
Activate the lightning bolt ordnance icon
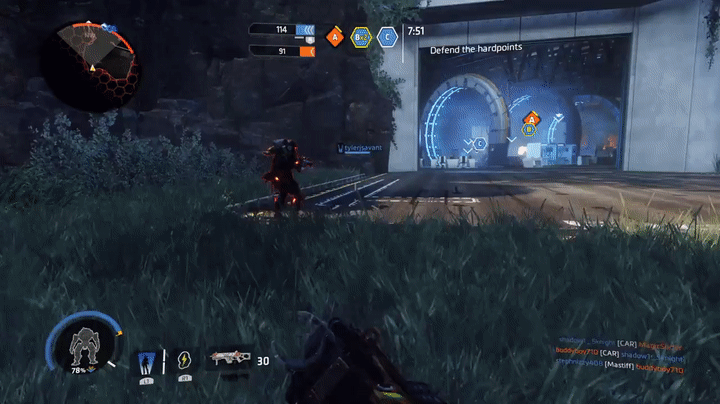[x=184, y=361]
